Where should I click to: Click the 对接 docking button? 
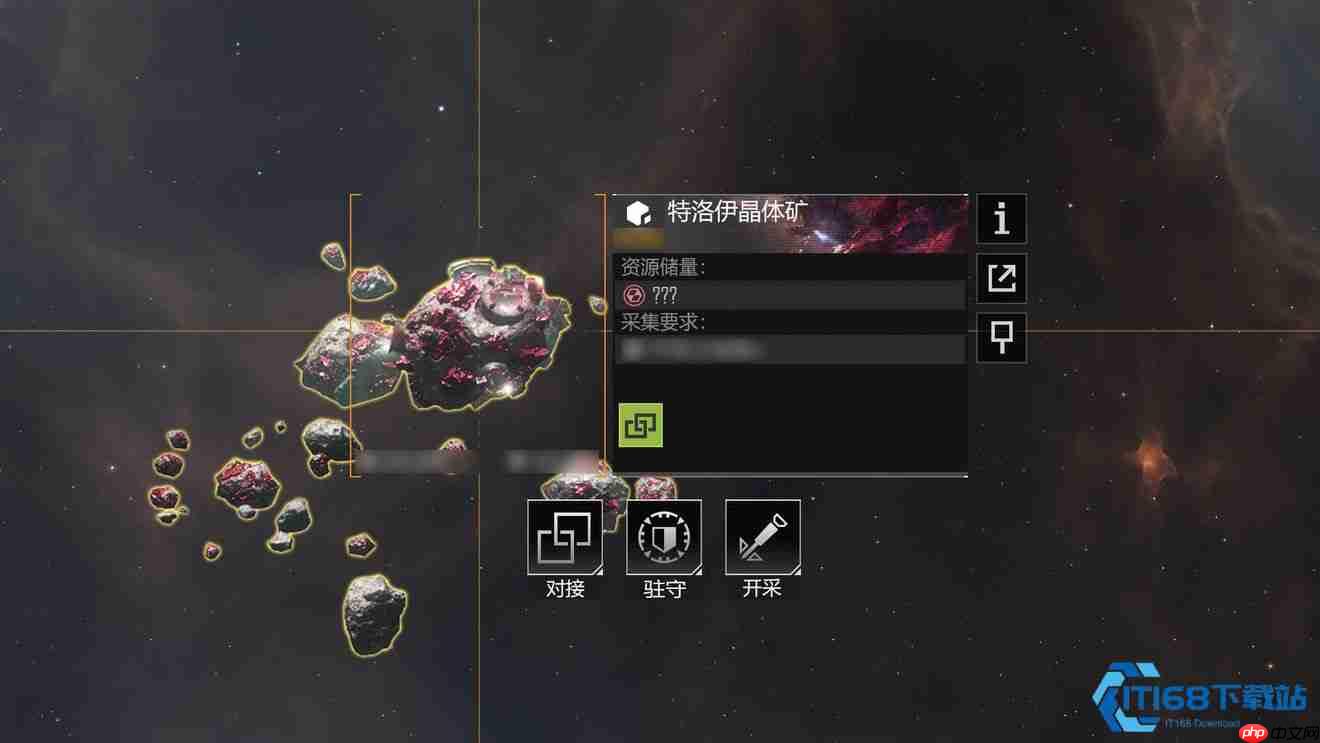[565, 538]
